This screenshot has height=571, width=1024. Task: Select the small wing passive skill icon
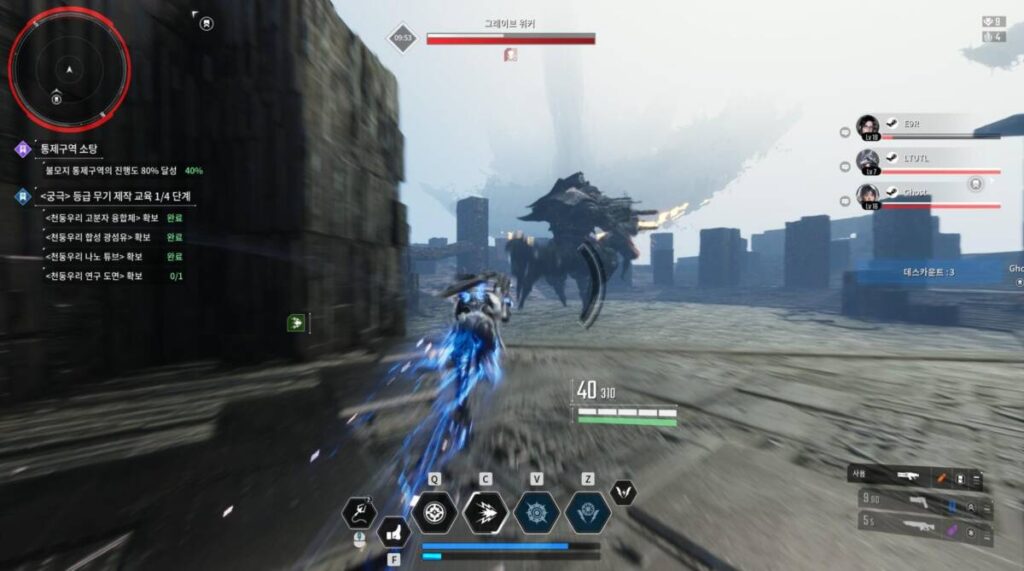point(624,491)
